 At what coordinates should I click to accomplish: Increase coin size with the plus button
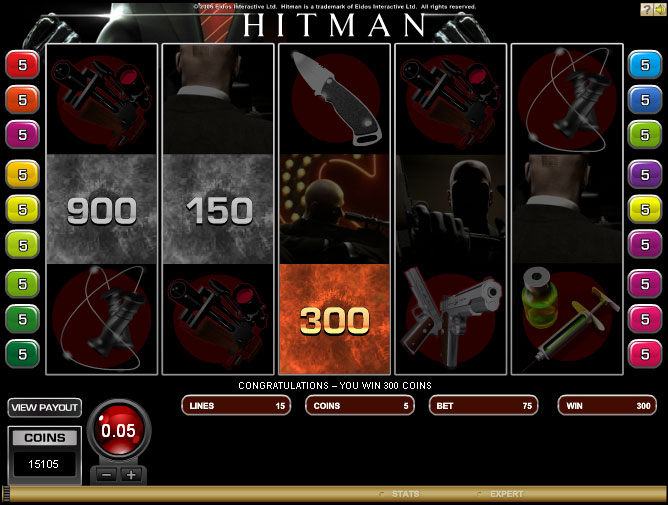(x=130, y=475)
